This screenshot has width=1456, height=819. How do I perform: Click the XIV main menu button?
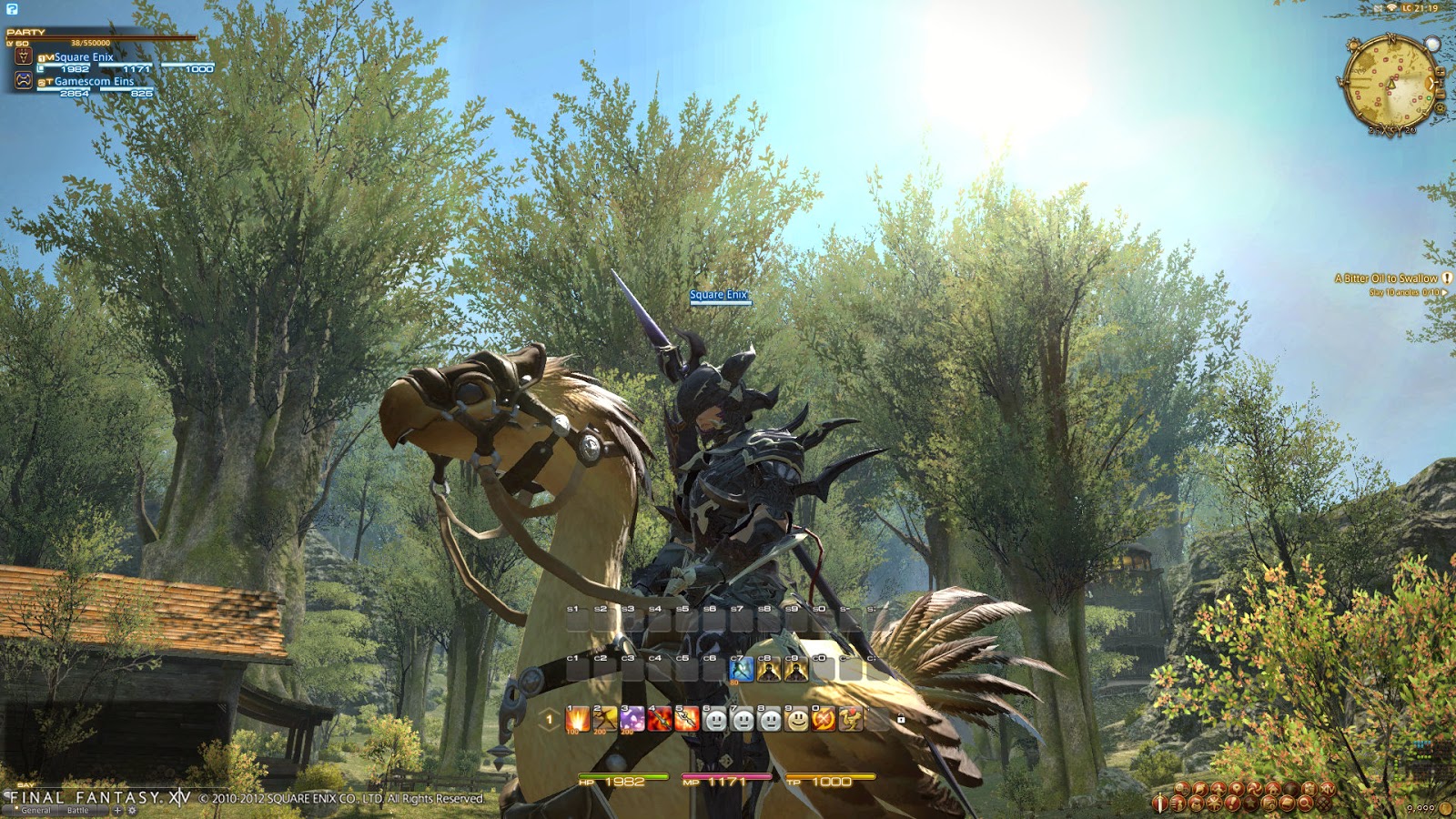(x=1330, y=789)
